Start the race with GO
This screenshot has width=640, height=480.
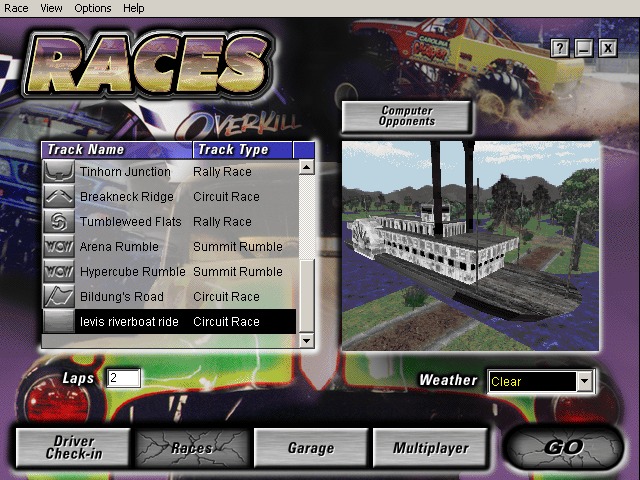tap(564, 448)
